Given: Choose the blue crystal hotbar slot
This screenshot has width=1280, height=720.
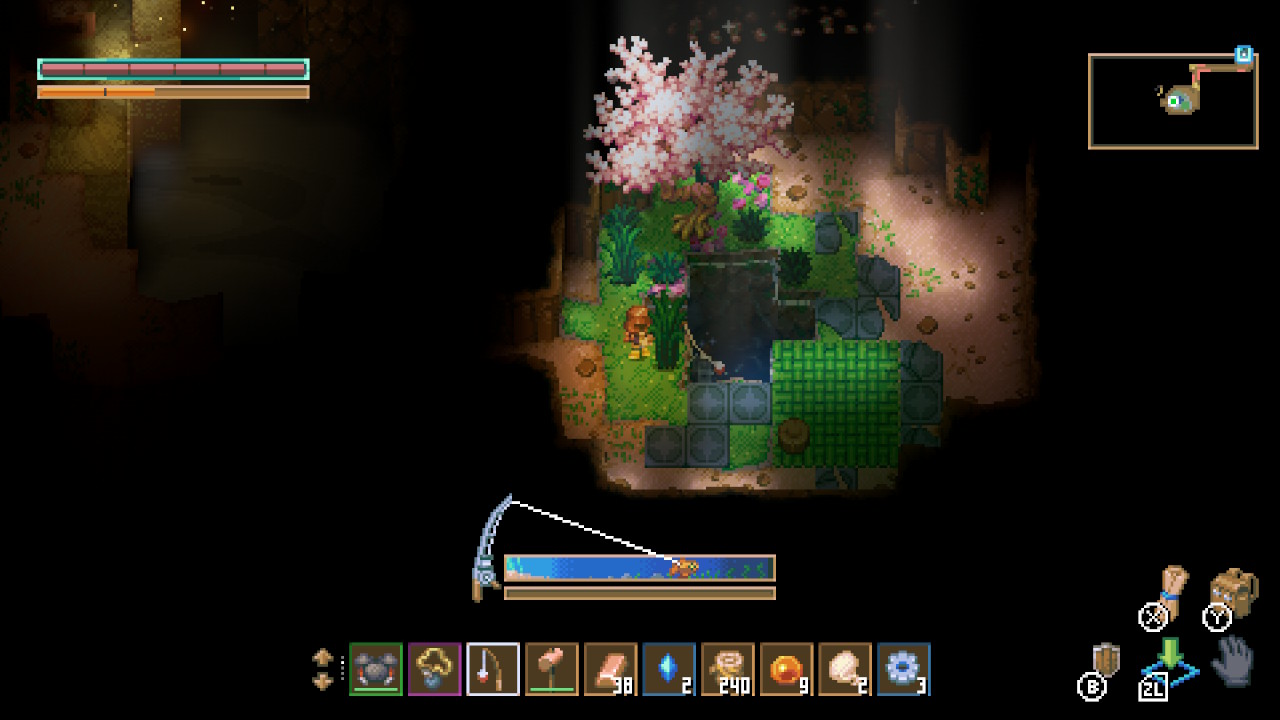Looking at the screenshot, I should [x=669, y=669].
